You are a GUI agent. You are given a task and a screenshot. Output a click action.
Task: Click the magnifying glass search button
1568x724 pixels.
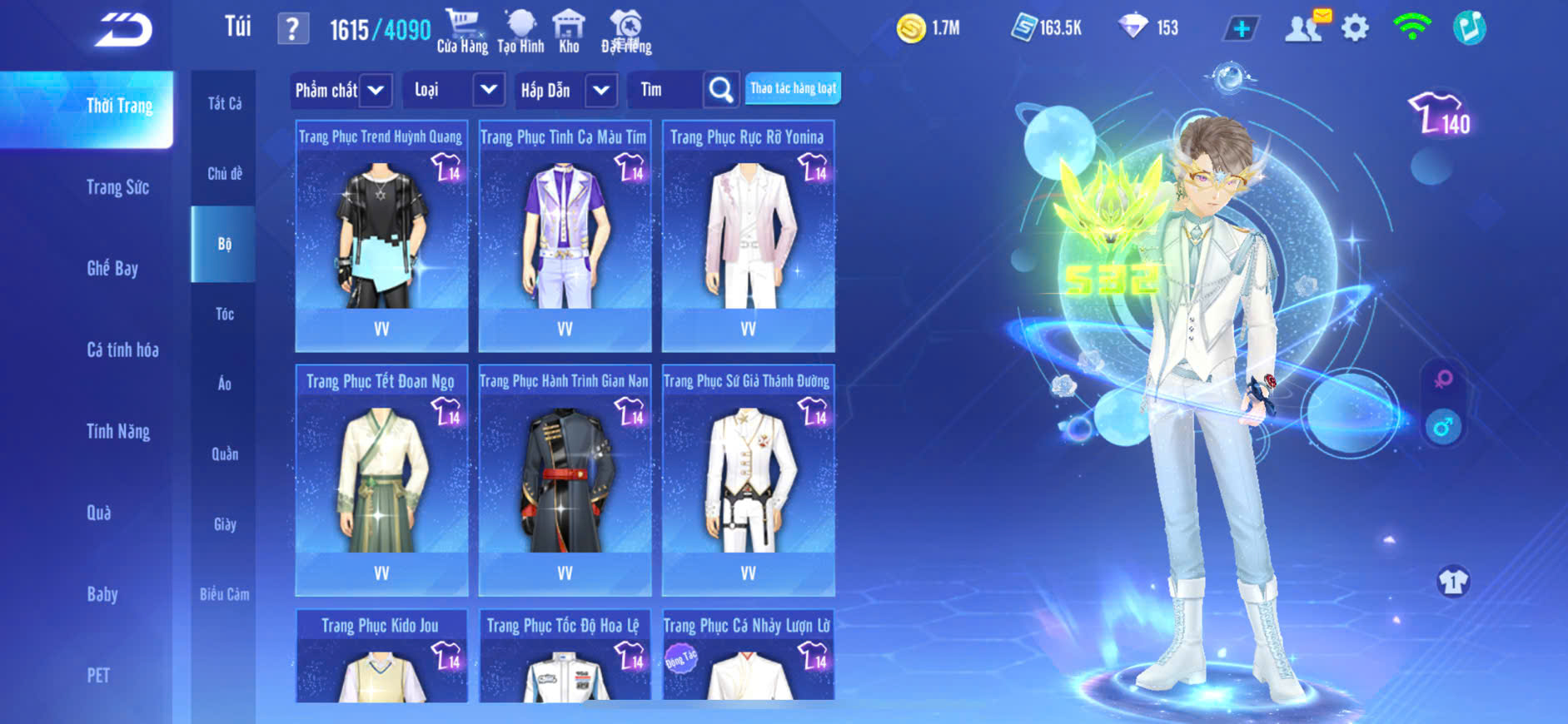click(x=720, y=90)
